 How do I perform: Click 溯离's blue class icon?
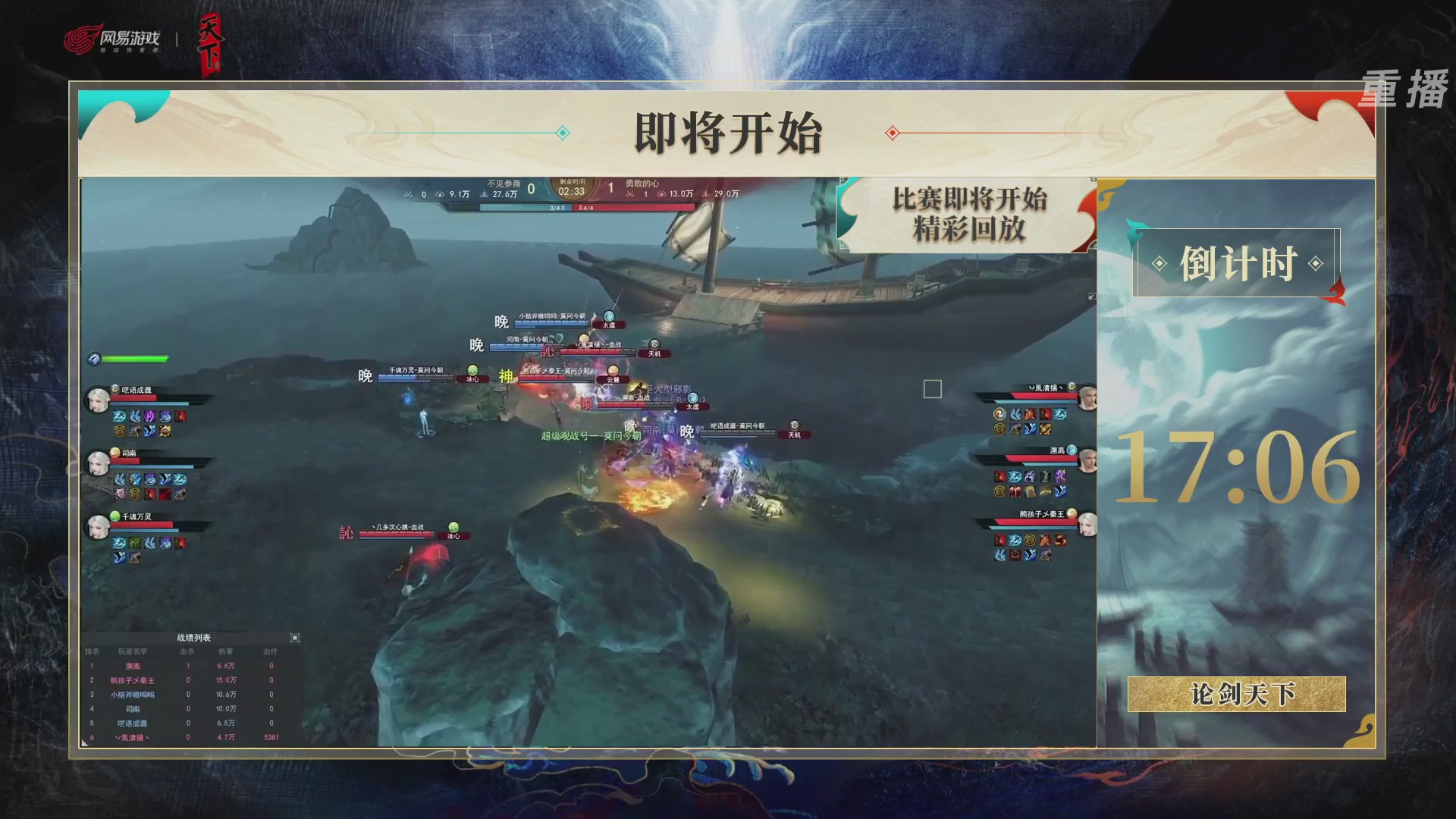point(1072,450)
